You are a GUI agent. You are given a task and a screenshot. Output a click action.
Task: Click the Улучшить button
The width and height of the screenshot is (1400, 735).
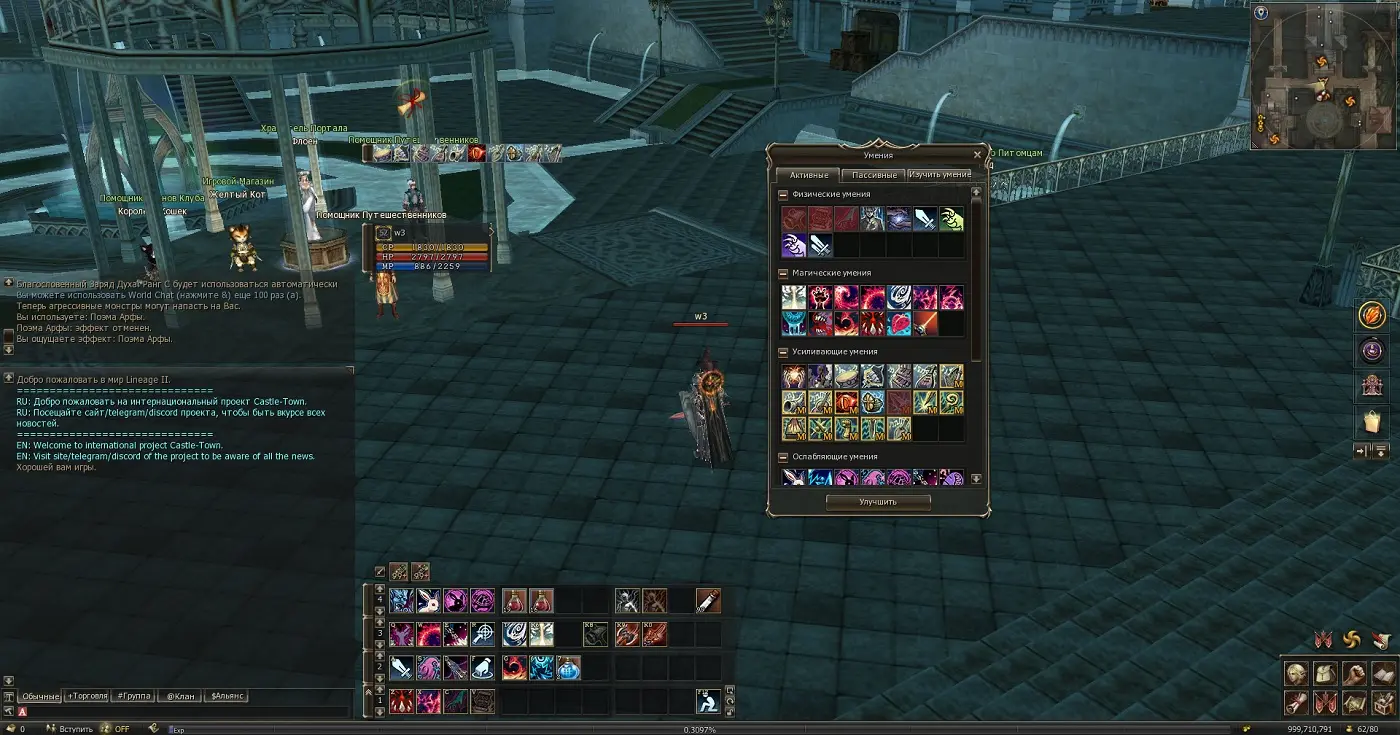point(878,502)
